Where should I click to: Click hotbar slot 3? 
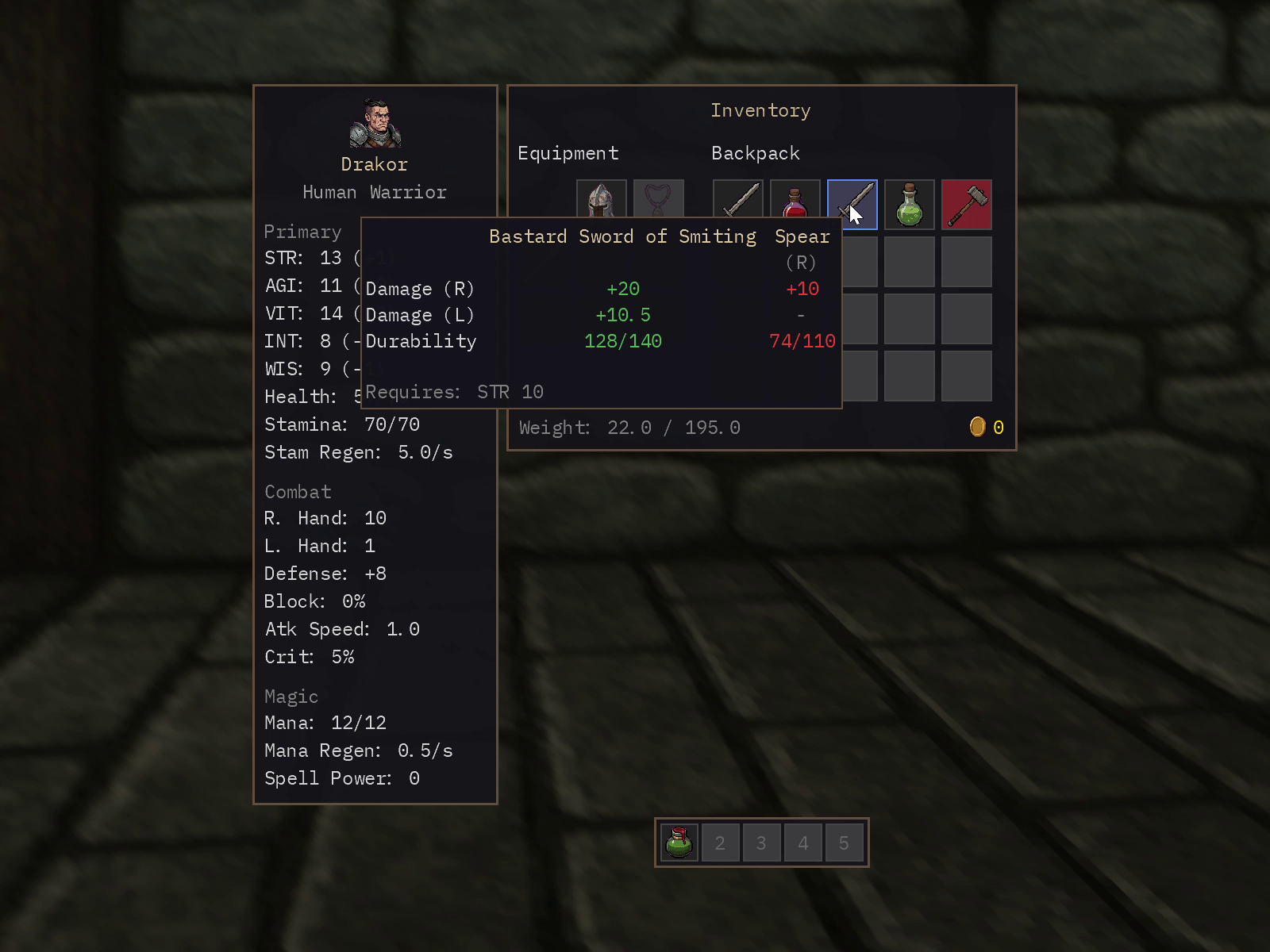(x=762, y=843)
